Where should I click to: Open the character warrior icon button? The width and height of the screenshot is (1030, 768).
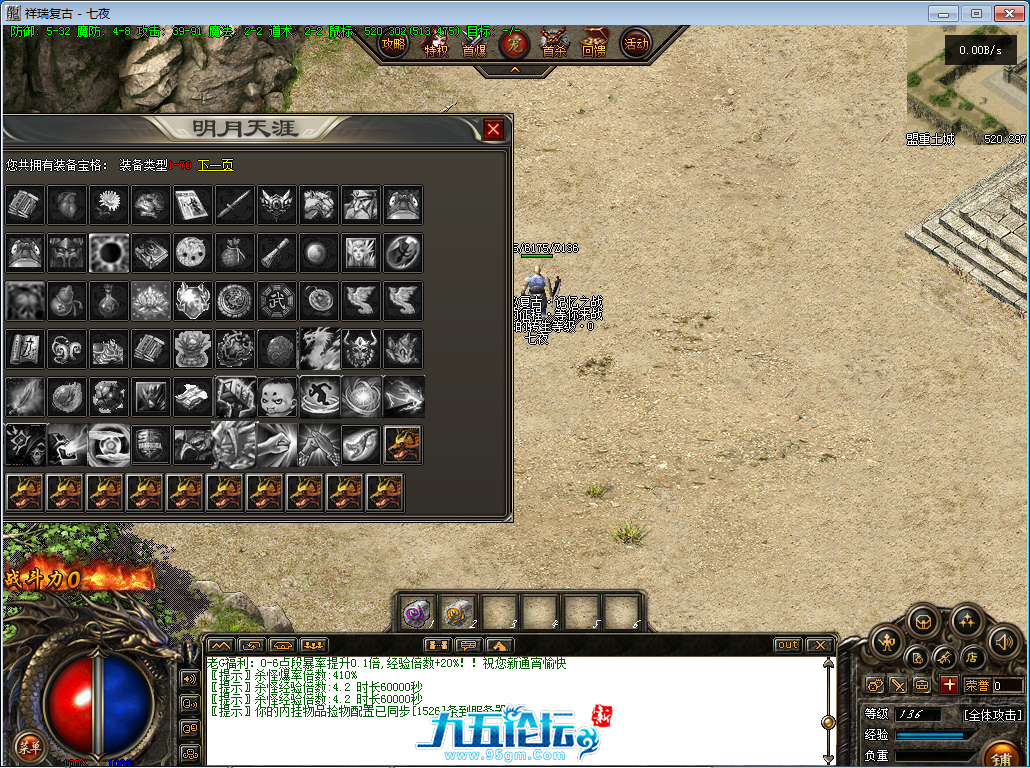pos(886,642)
